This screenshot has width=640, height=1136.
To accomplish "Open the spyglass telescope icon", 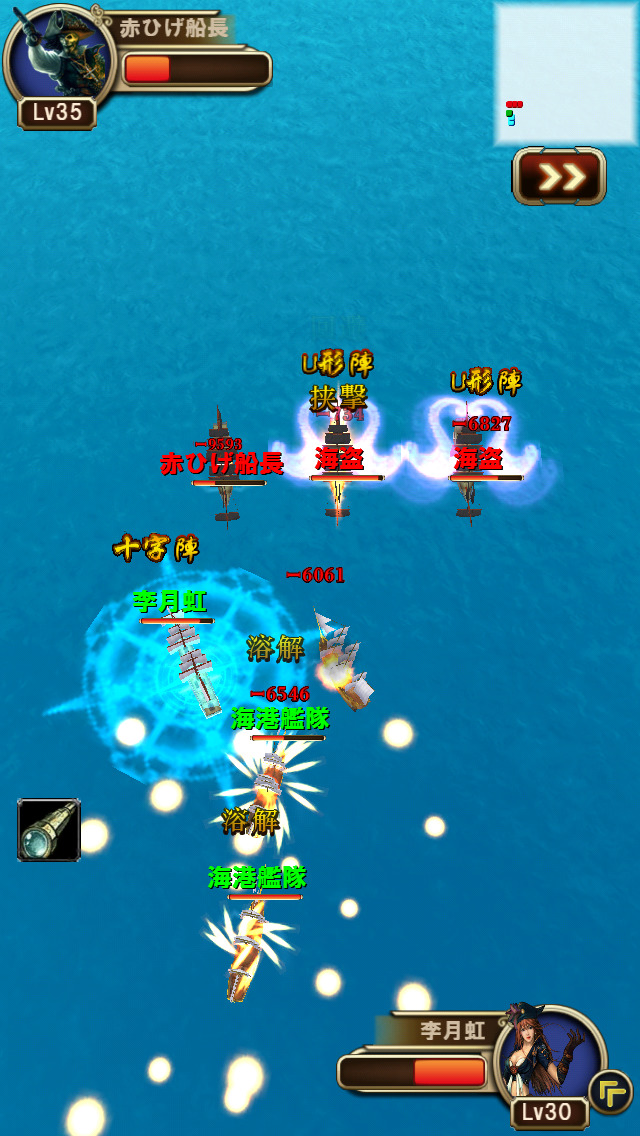I will (x=49, y=829).
